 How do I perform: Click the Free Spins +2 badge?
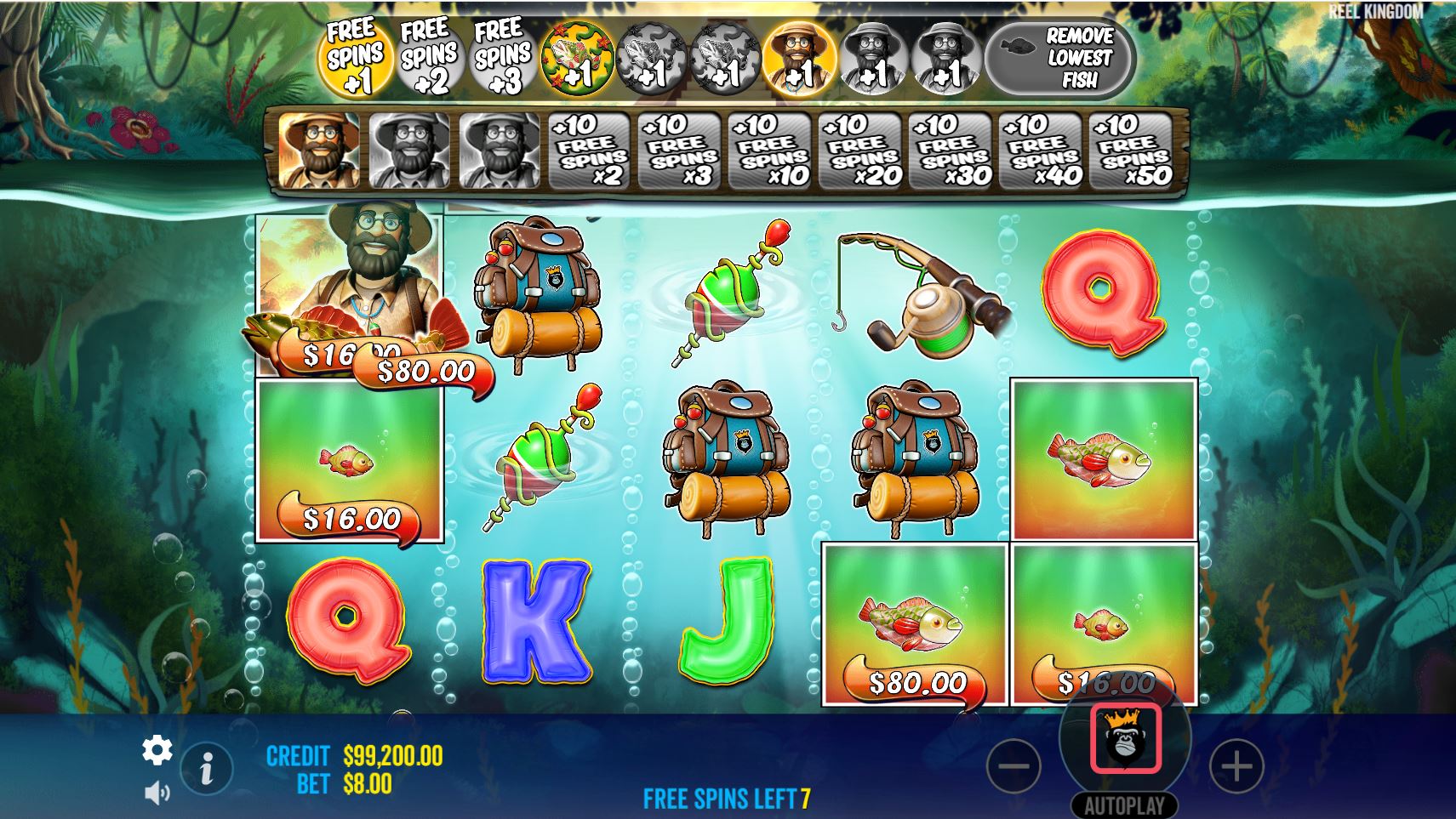pyautogui.click(x=429, y=55)
